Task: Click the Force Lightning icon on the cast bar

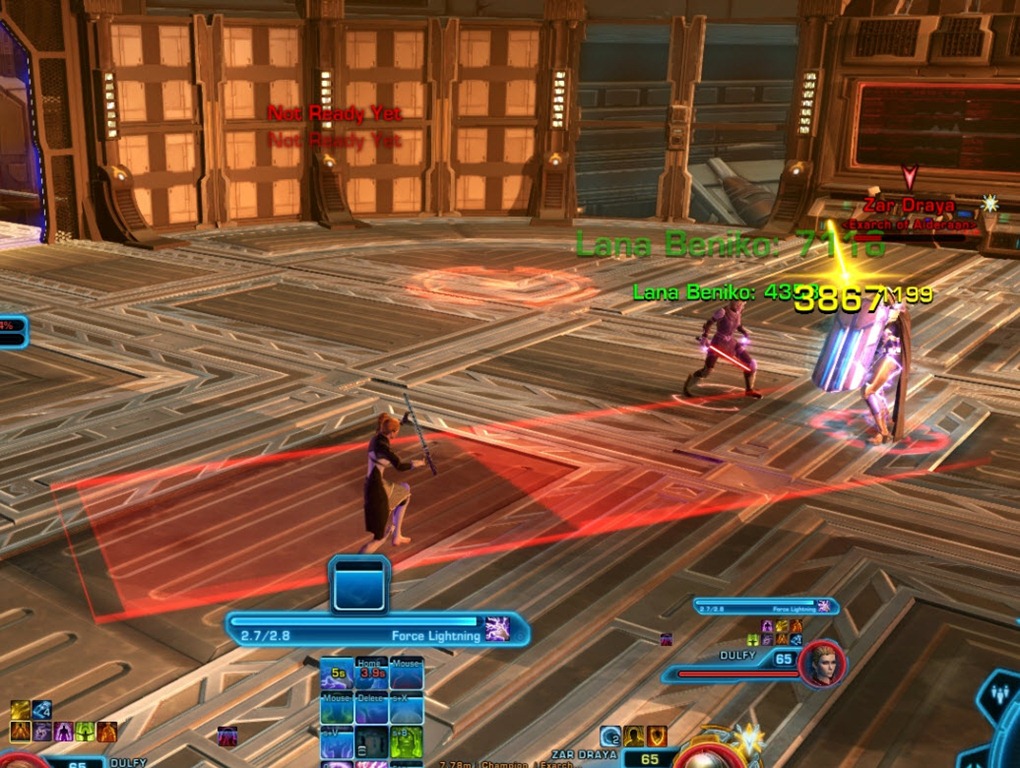Action: pos(496,629)
